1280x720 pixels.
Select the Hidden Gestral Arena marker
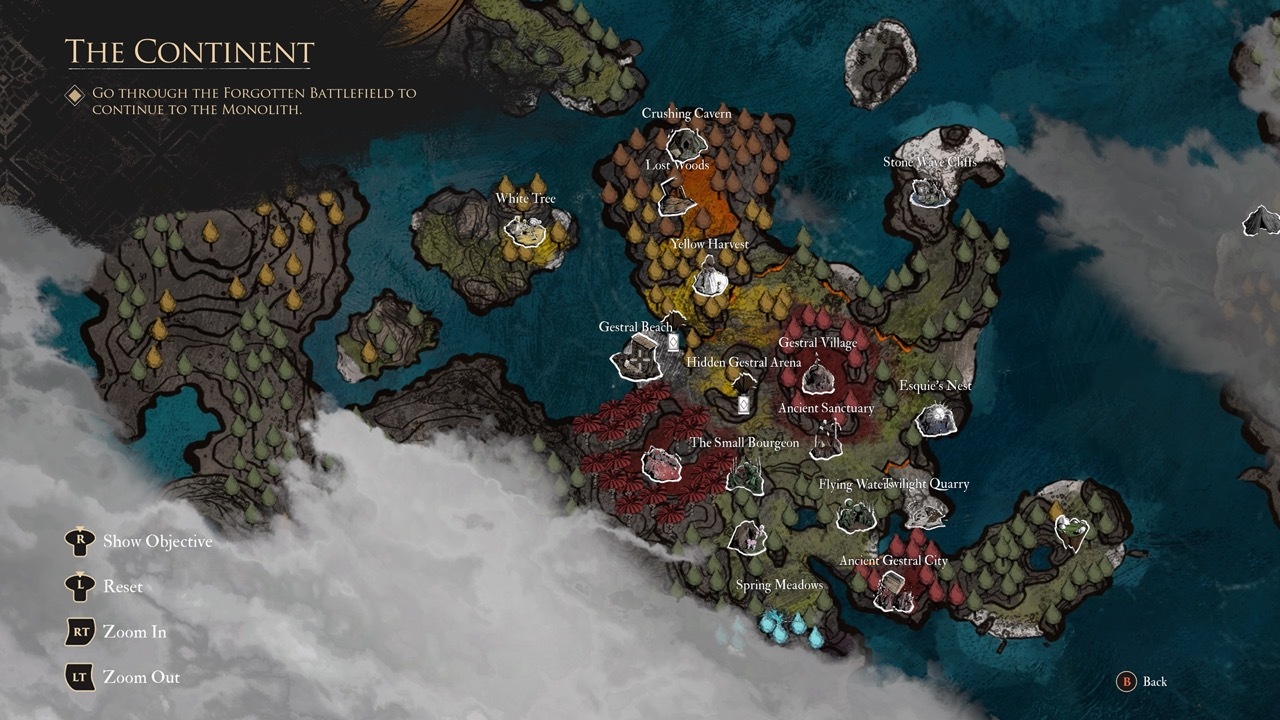click(743, 393)
